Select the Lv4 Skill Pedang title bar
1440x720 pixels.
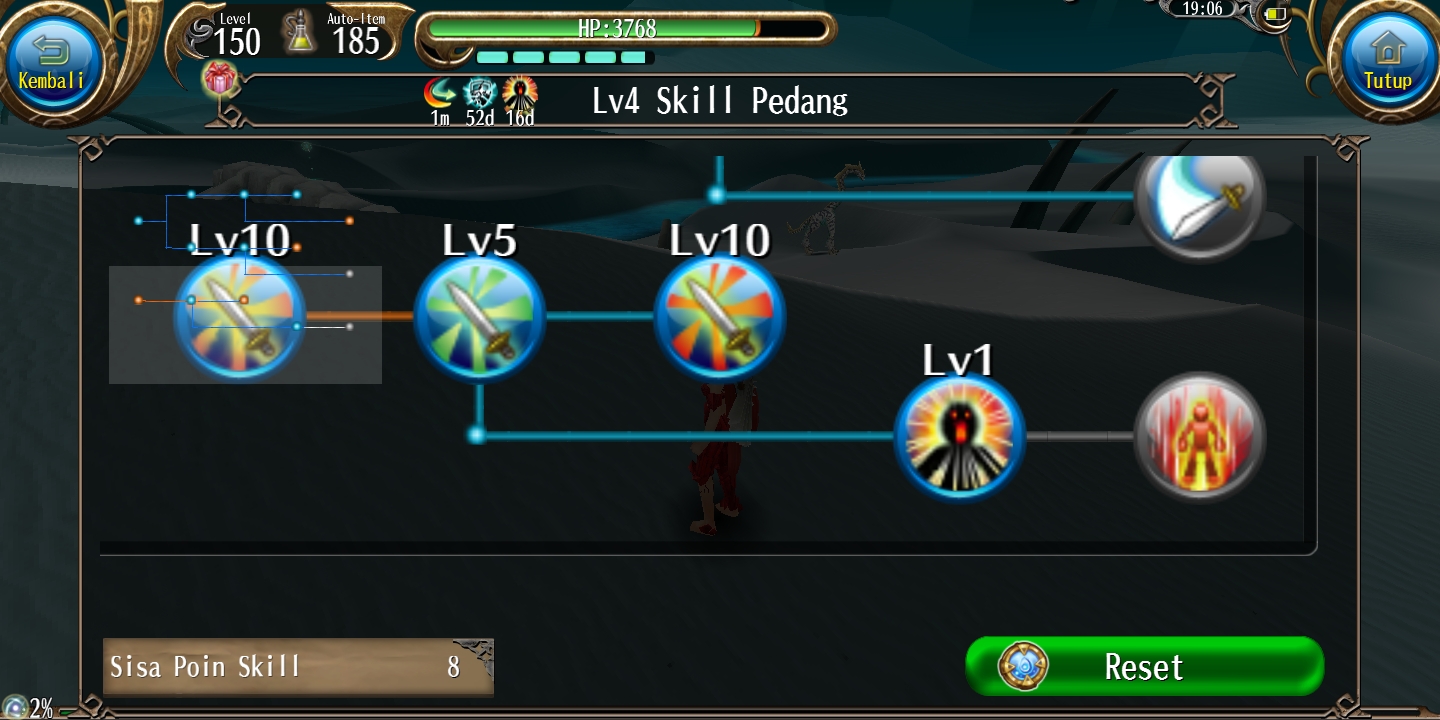coord(719,100)
